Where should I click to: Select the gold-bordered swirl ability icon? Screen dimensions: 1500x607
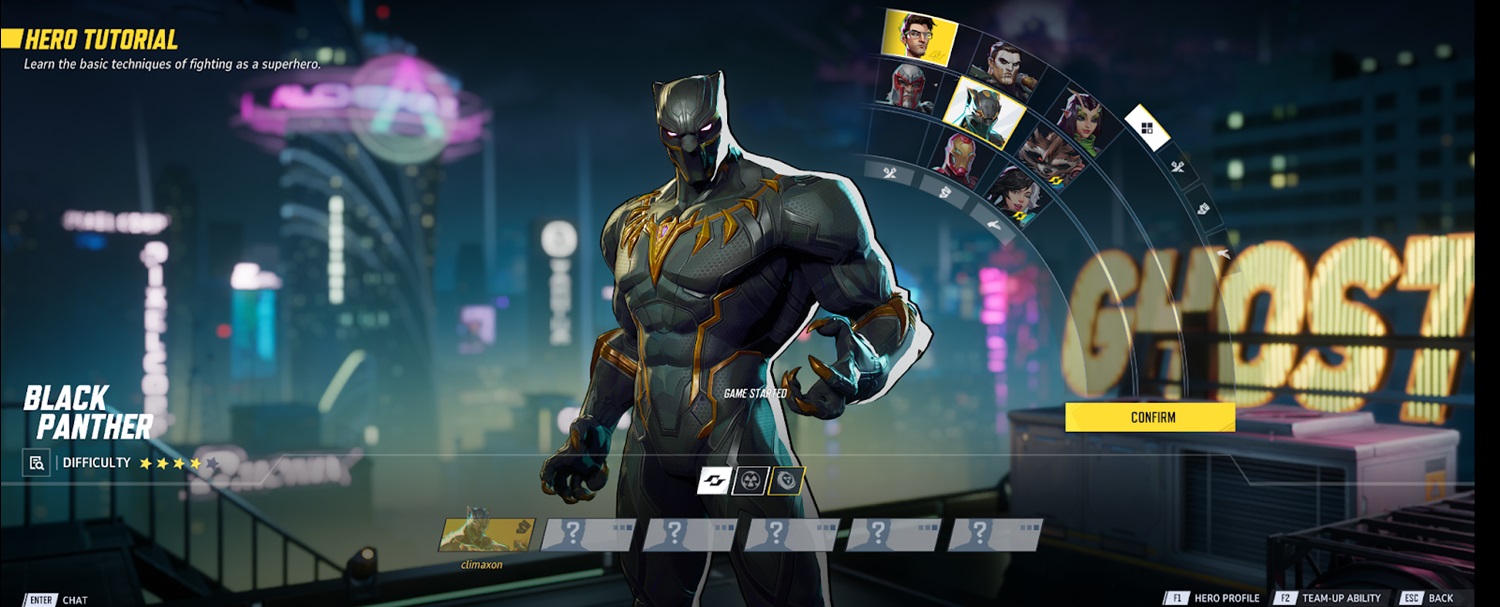tap(786, 481)
